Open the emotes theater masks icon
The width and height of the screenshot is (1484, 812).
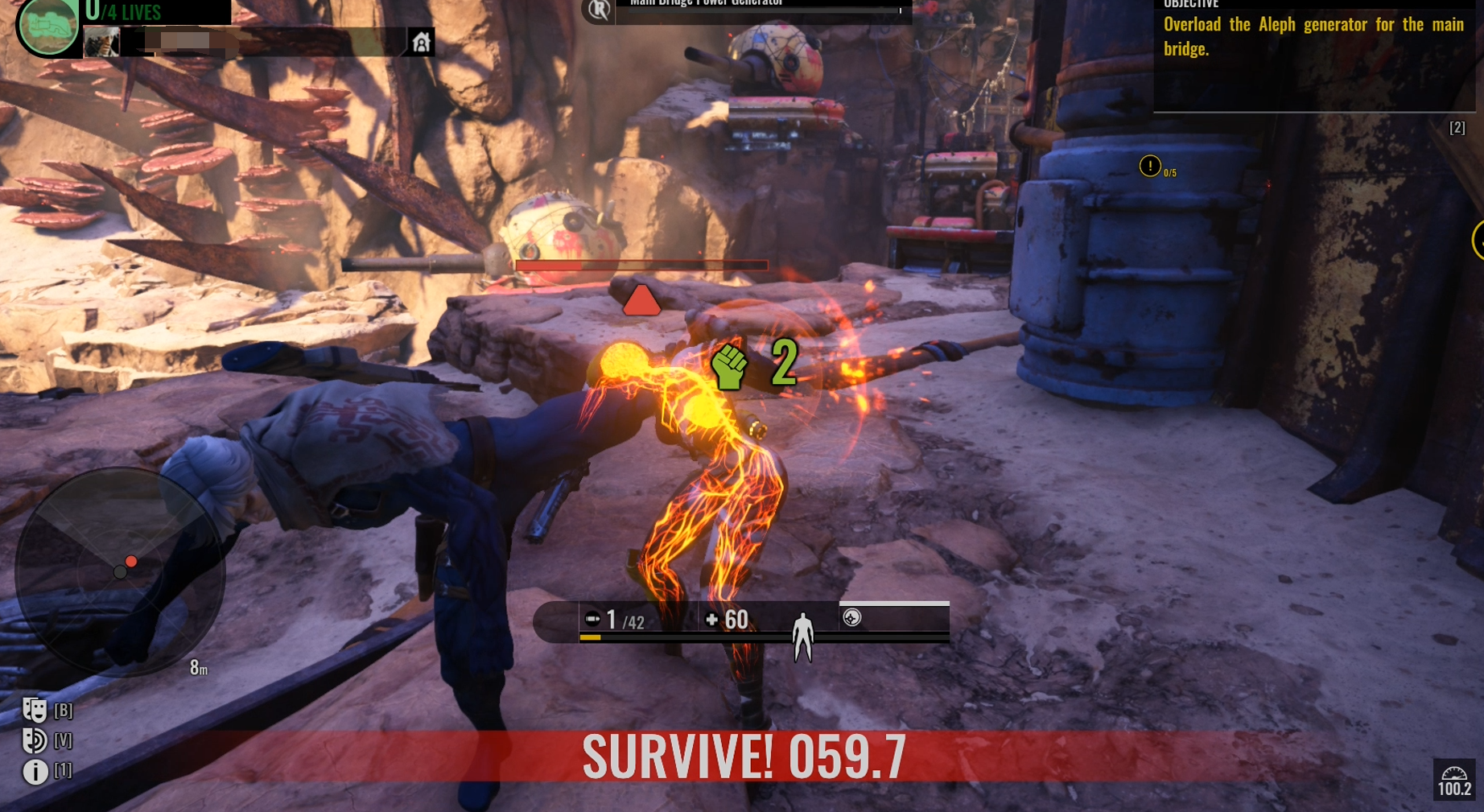35,710
